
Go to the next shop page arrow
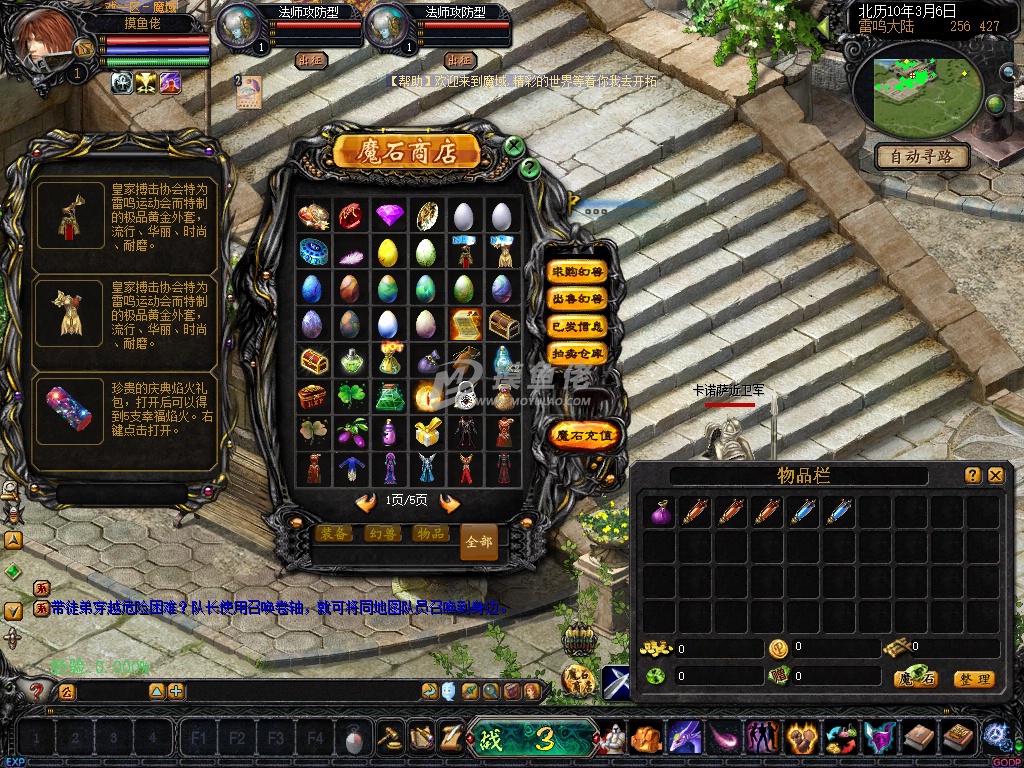click(450, 502)
